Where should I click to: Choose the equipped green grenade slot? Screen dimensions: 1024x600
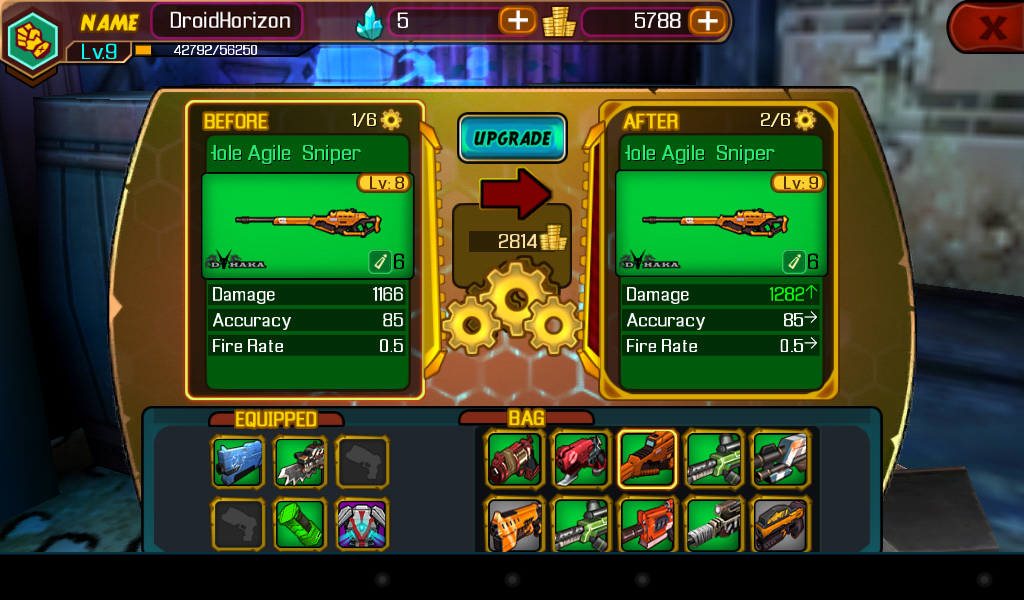pos(300,524)
